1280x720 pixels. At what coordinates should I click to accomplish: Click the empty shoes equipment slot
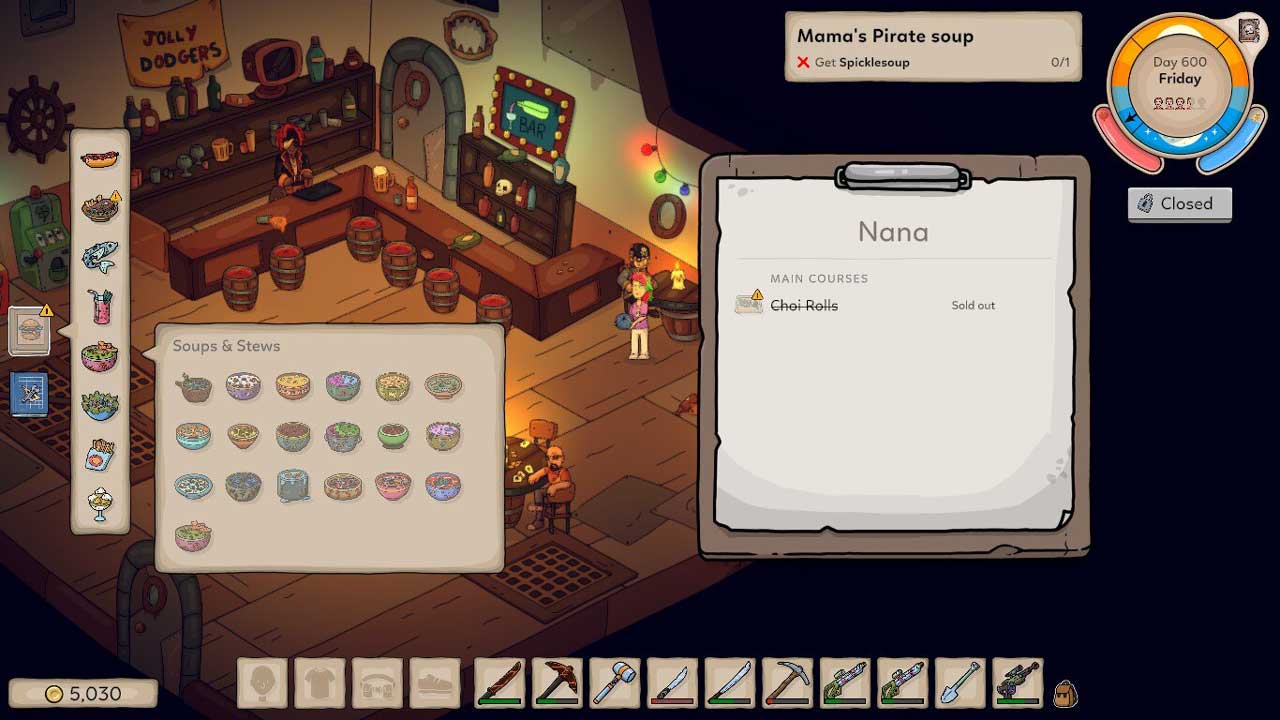tap(435, 684)
